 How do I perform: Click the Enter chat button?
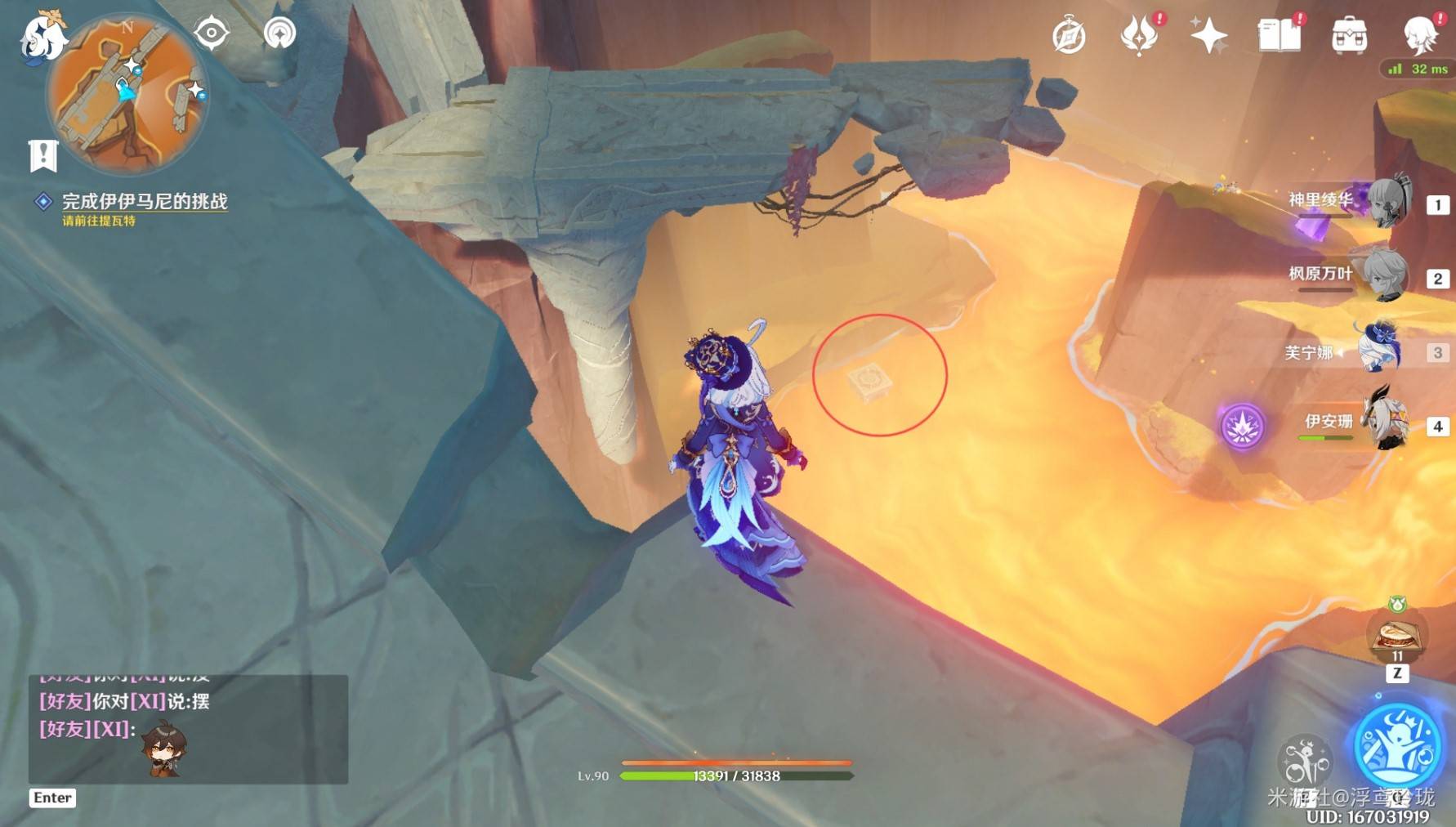click(52, 798)
